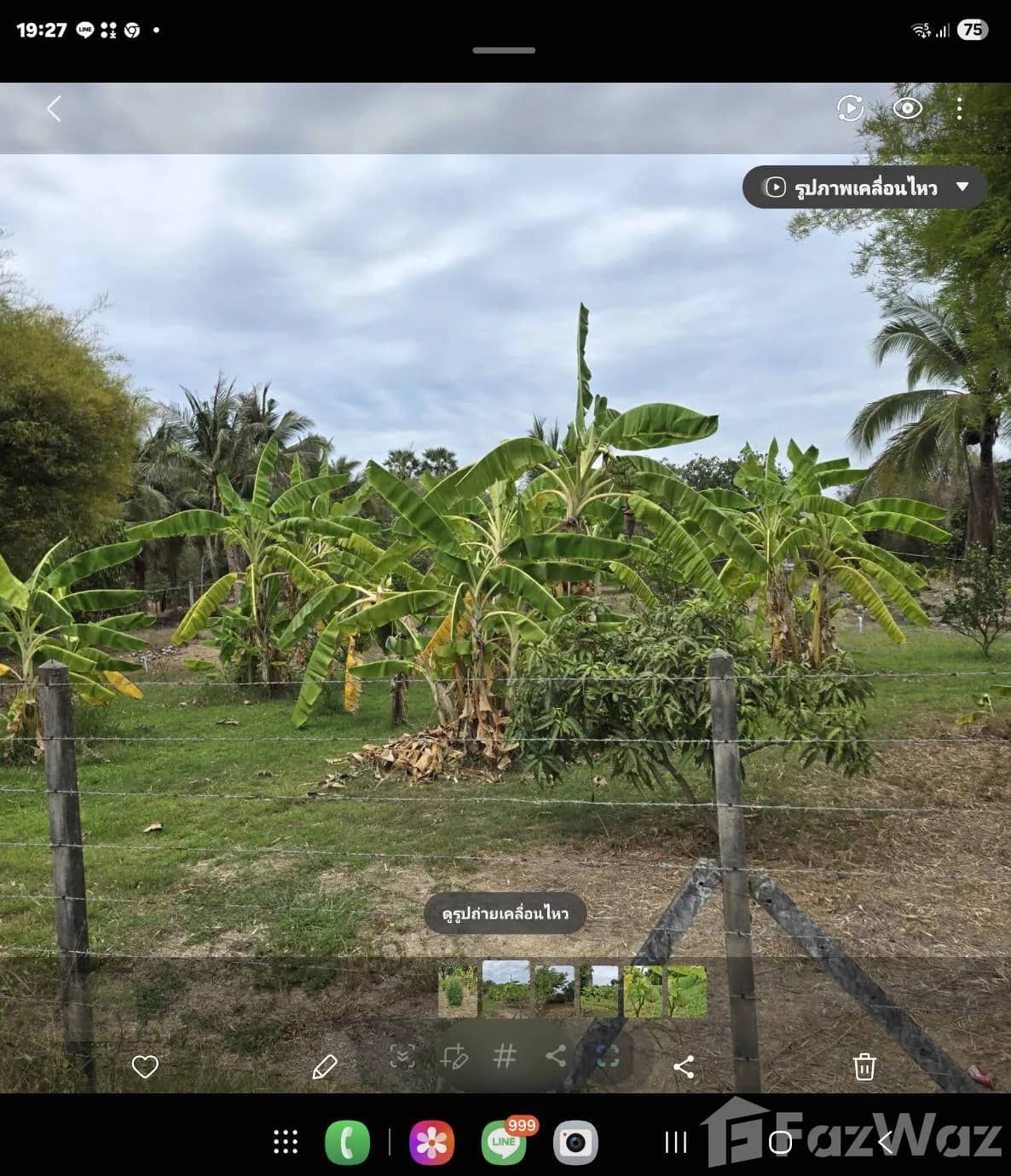The width and height of the screenshot is (1011, 1176).
Task: Launch the Camera app from the taskbar
Action: point(575,1142)
